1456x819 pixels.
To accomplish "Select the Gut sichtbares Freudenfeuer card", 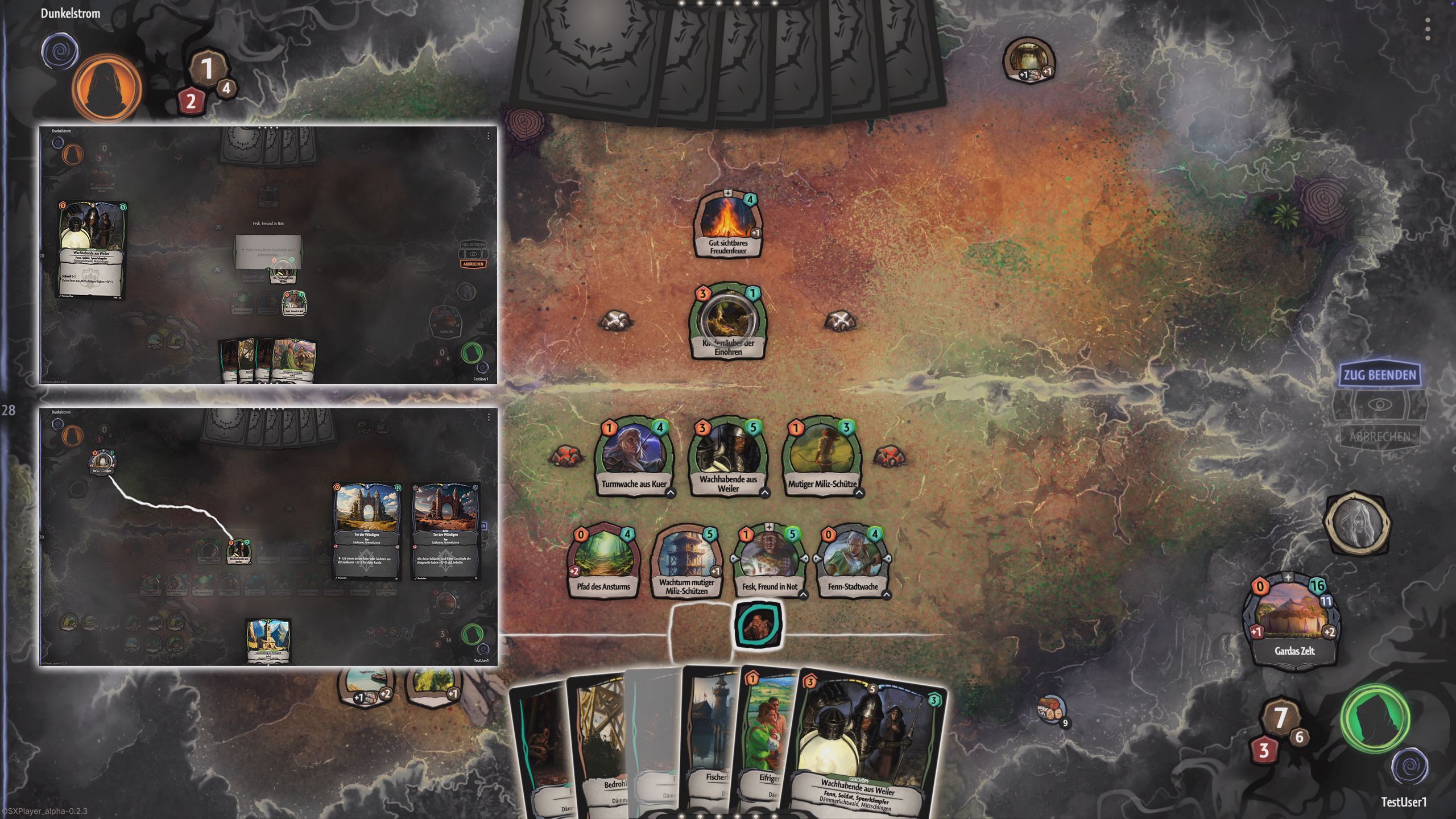I will [x=728, y=225].
